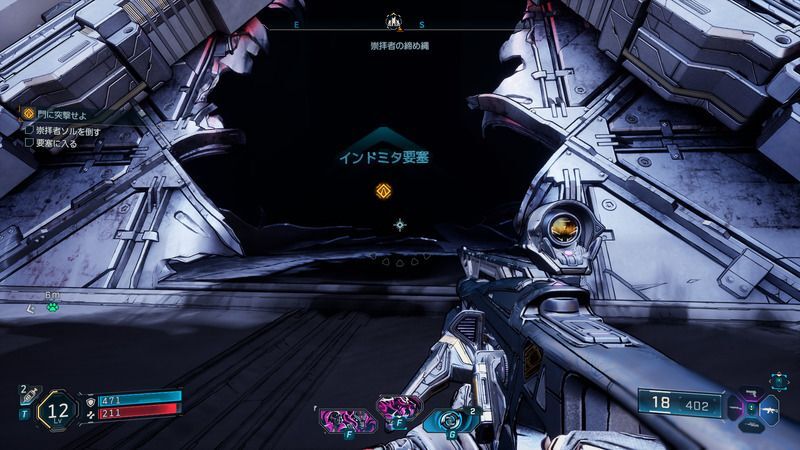The width and height of the screenshot is (800, 450).
Task: Click the green paw distance marker
Action: click(x=52, y=306)
